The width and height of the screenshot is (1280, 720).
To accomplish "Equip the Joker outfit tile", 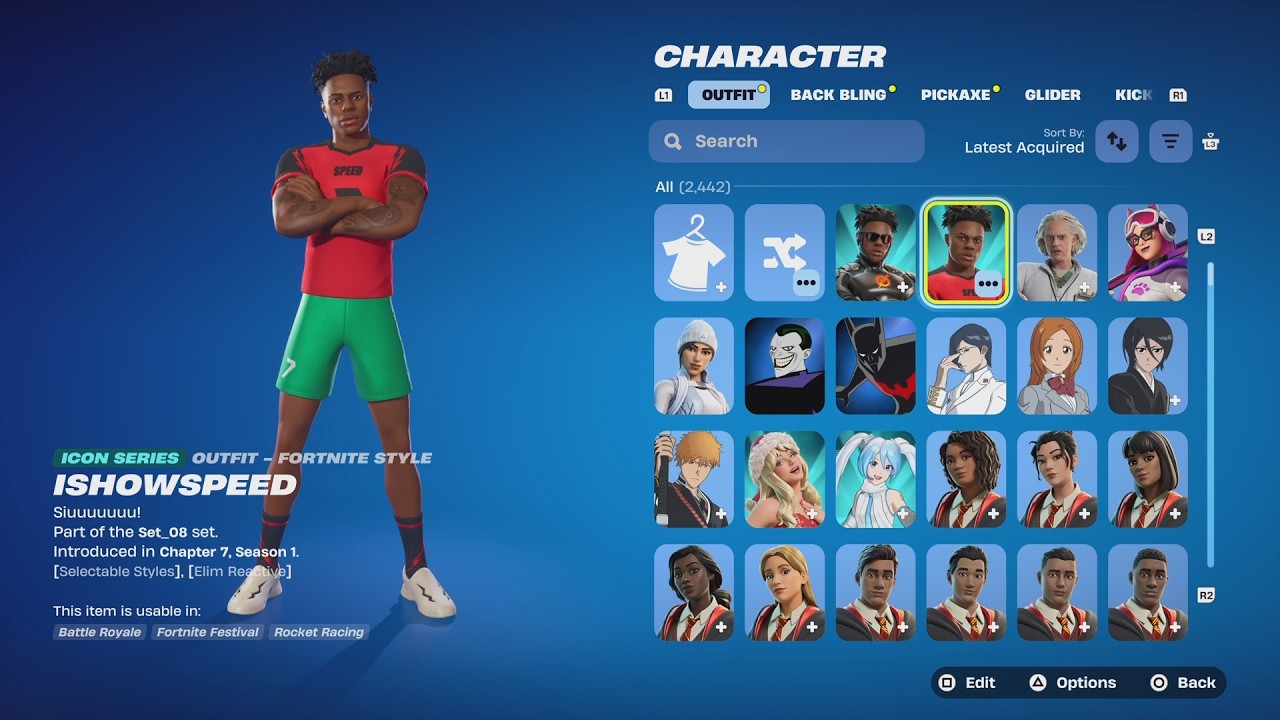I will pyautogui.click(x=785, y=366).
